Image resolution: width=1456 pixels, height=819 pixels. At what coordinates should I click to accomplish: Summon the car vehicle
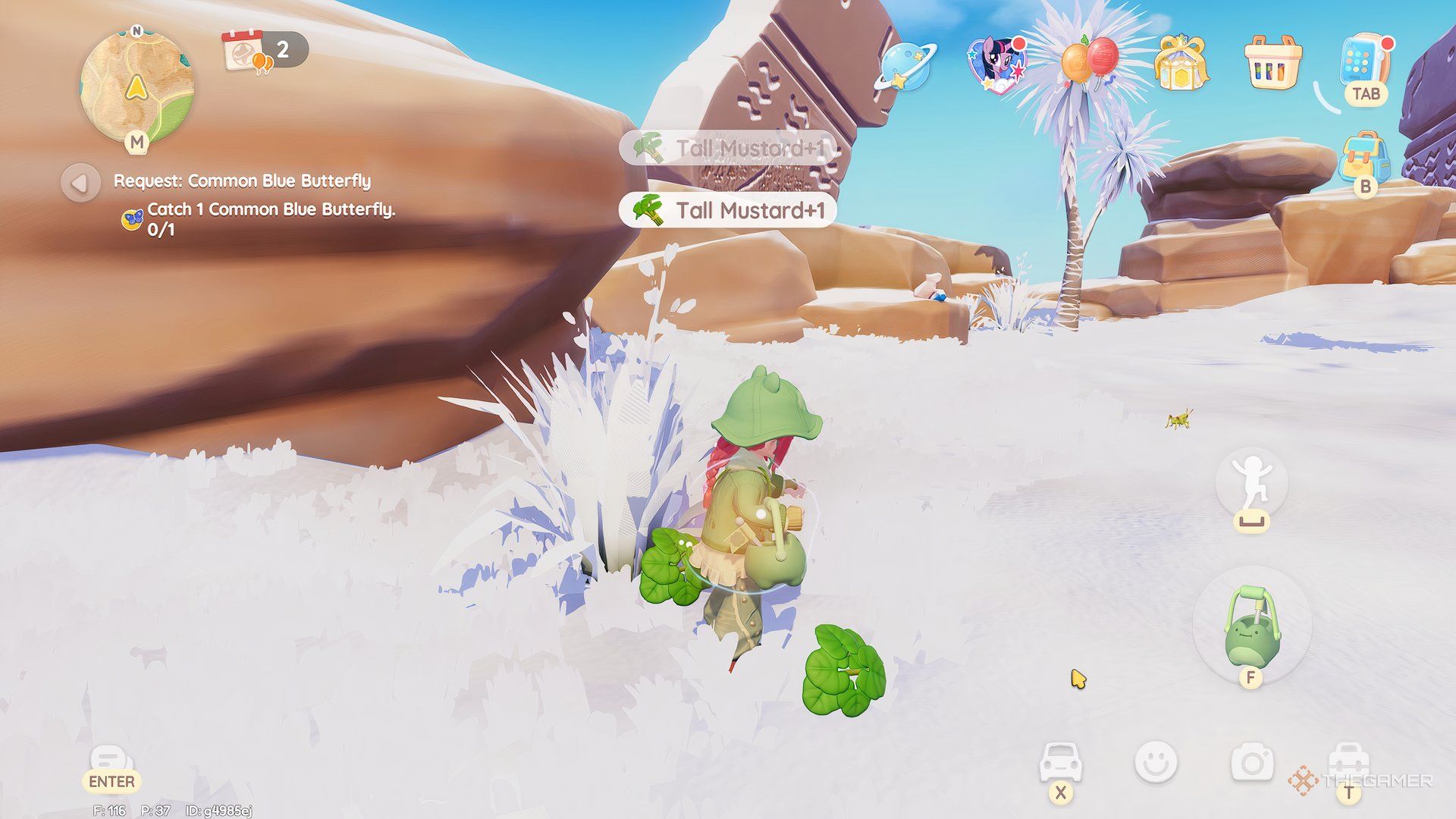(x=1060, y=761)
